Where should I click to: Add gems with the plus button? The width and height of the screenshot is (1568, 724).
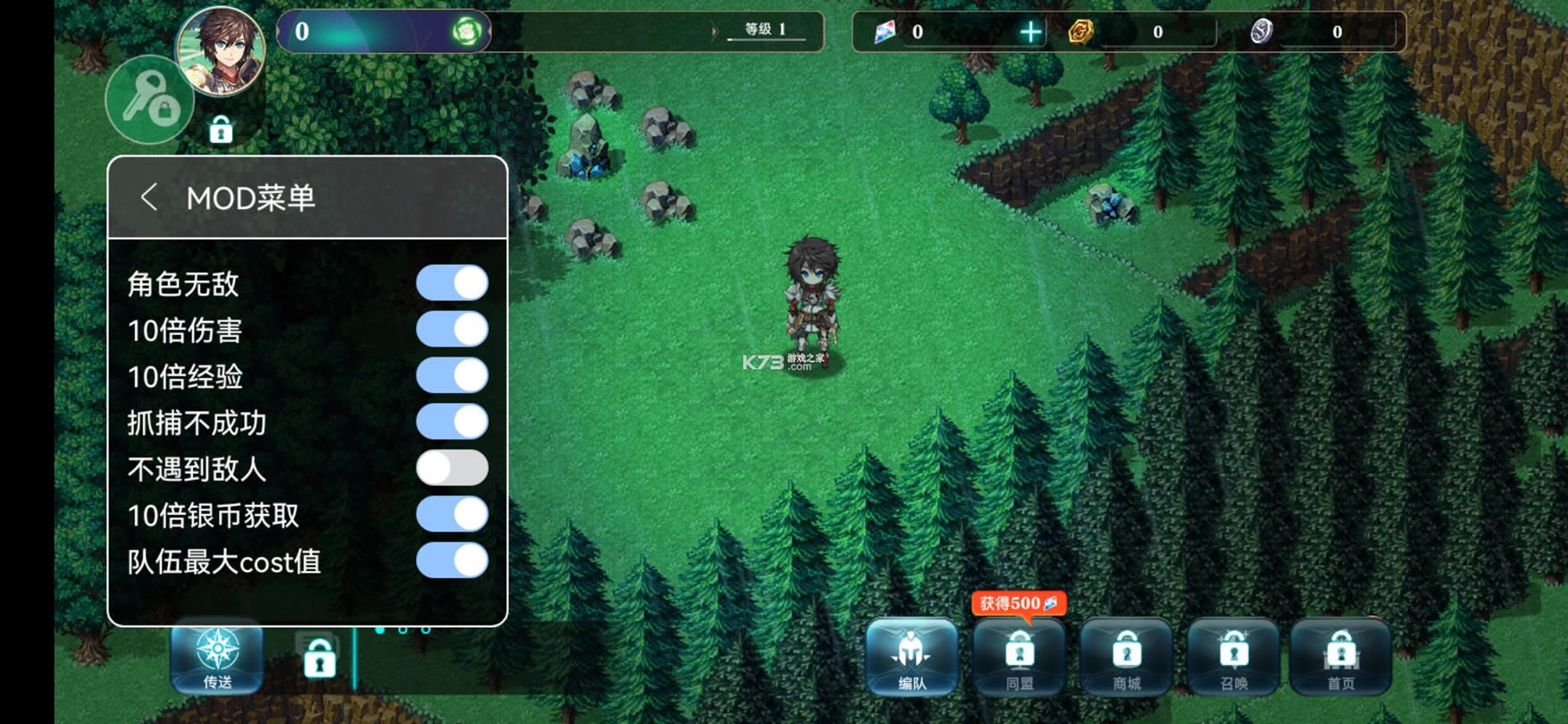click(1031, 32)
